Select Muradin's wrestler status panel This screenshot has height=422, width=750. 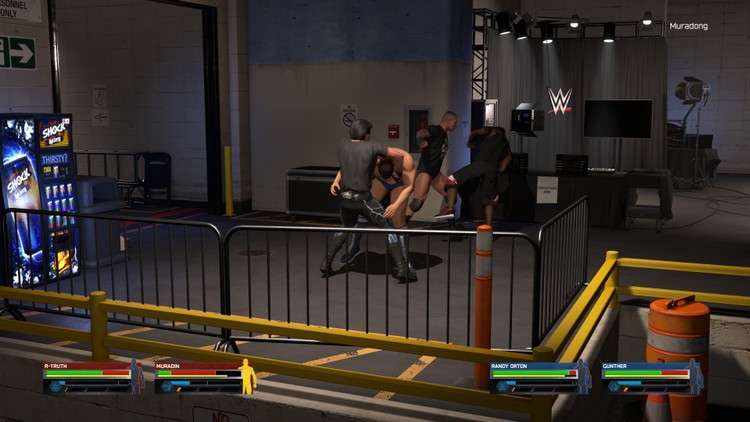[204, 377]
